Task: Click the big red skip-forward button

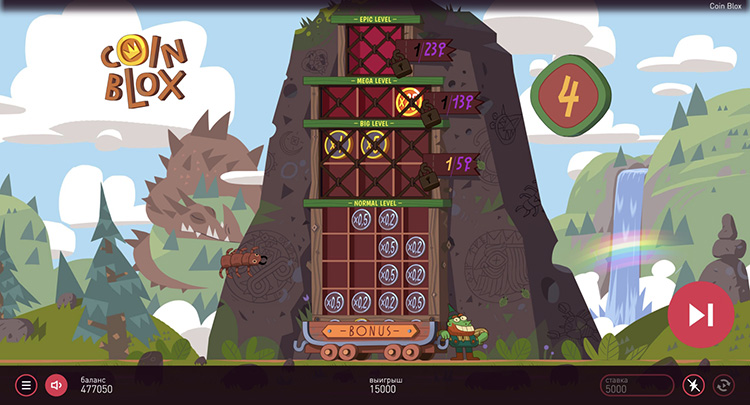Action: (700, 314)
